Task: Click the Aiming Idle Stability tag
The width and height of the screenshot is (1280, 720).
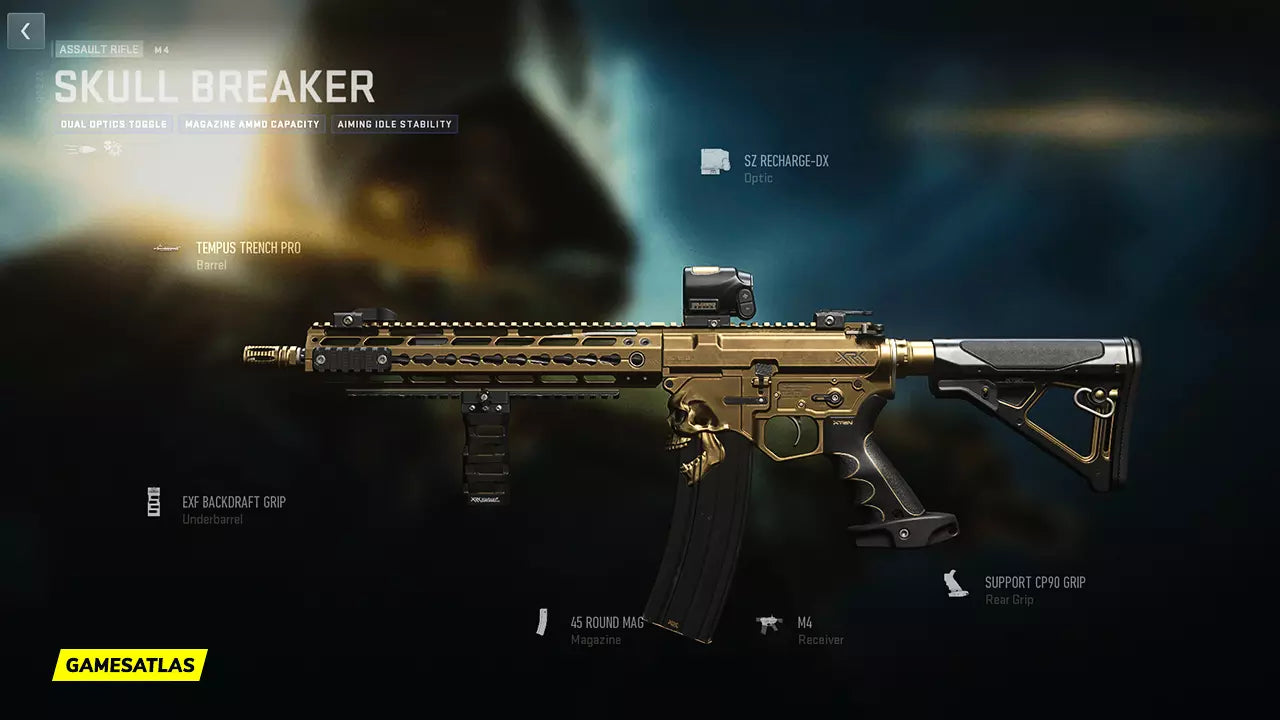Action: coord(395,125)
